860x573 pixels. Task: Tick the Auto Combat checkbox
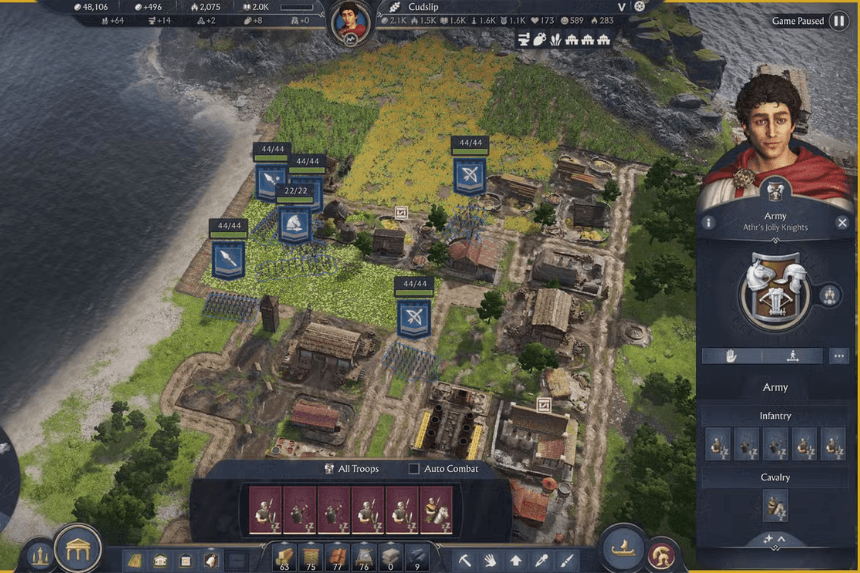pos(414,469)
